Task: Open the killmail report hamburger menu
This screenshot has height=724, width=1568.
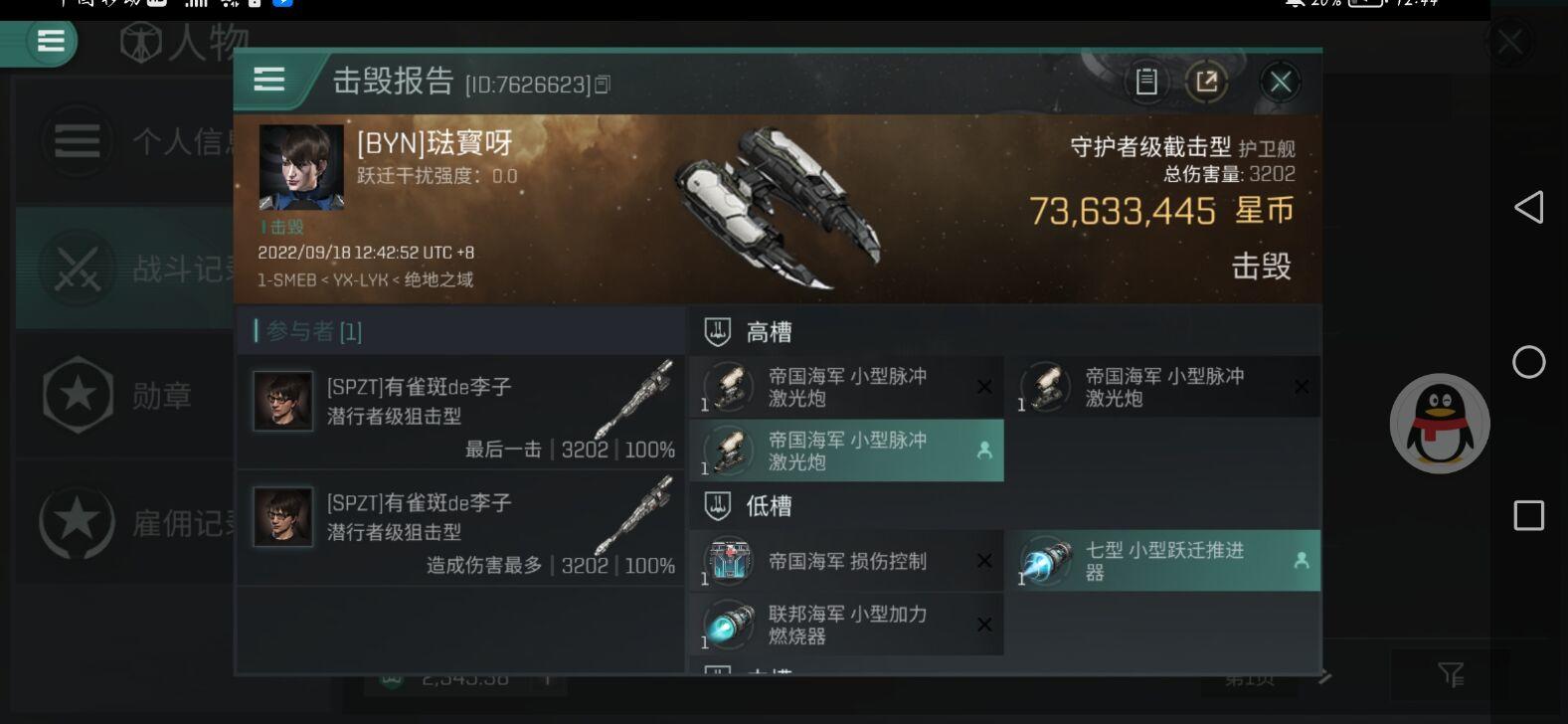Action: [268, 81]
